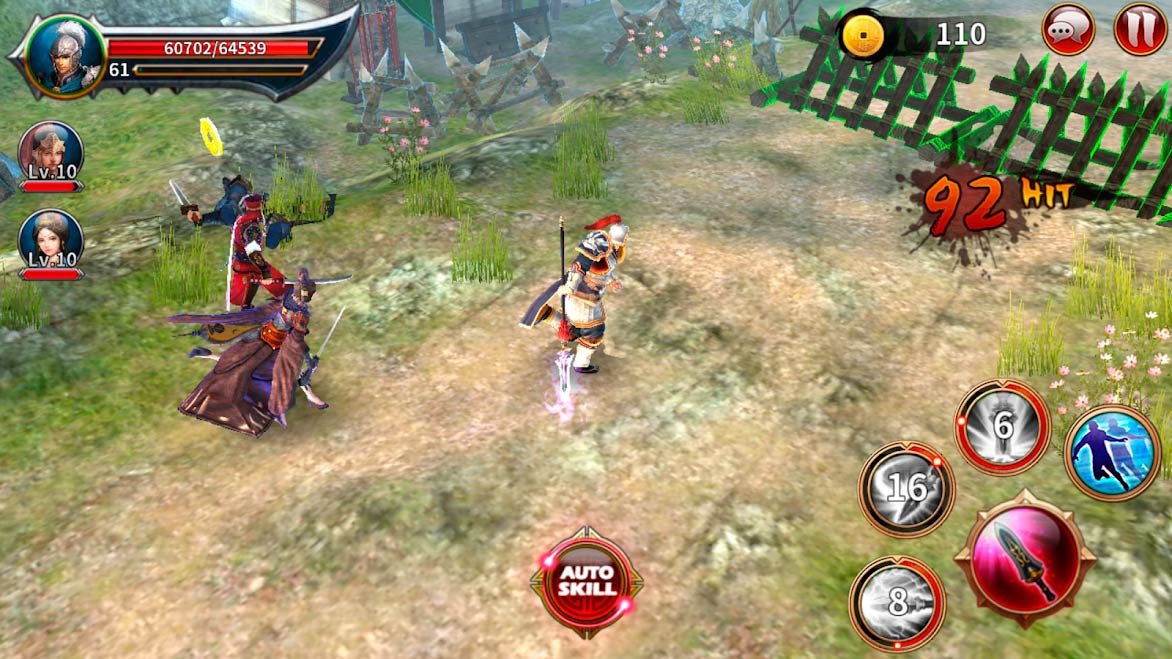
Task: Select the upper Lv.10 ally portrait
Action: pyautogui.click(x=50, y=153)
